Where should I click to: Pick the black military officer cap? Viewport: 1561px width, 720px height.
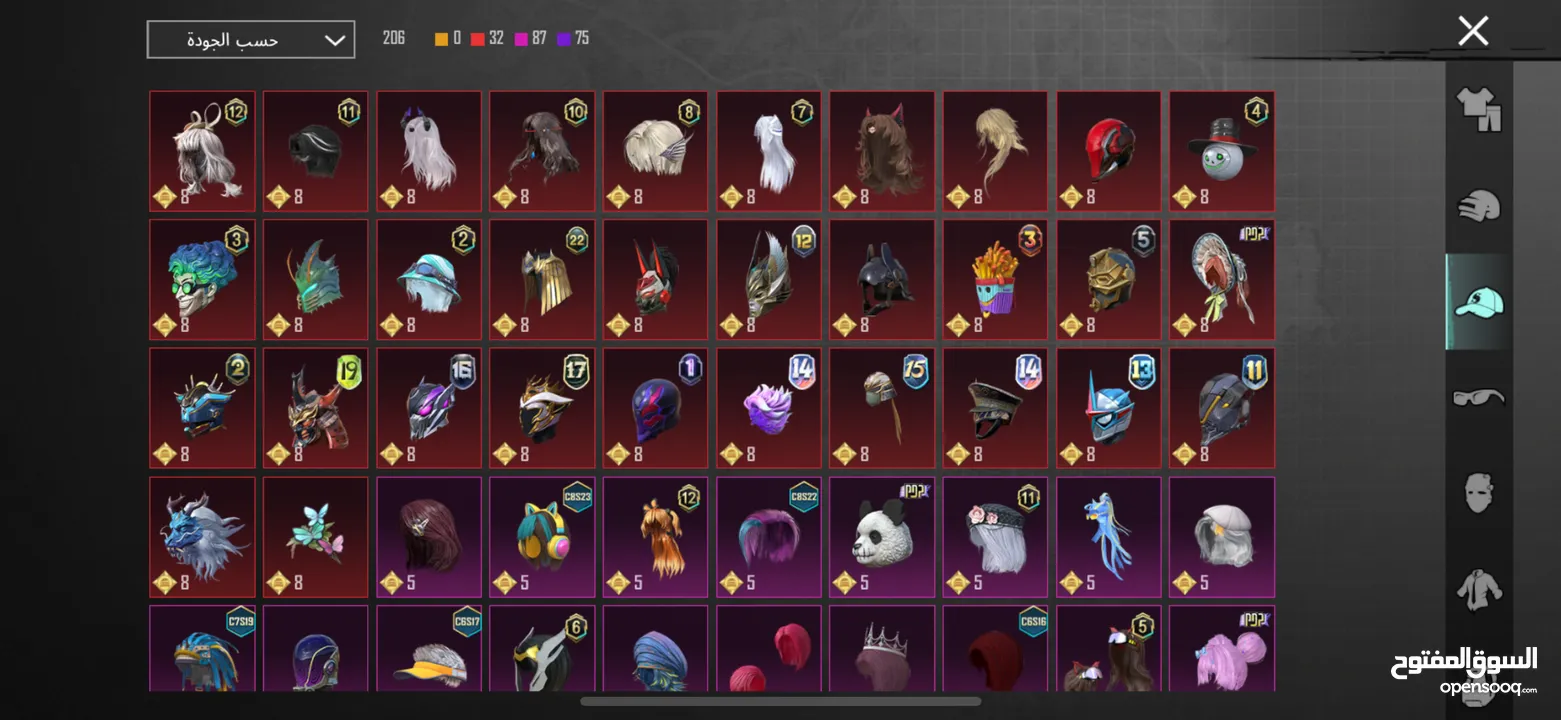click(x=995, y=408)
